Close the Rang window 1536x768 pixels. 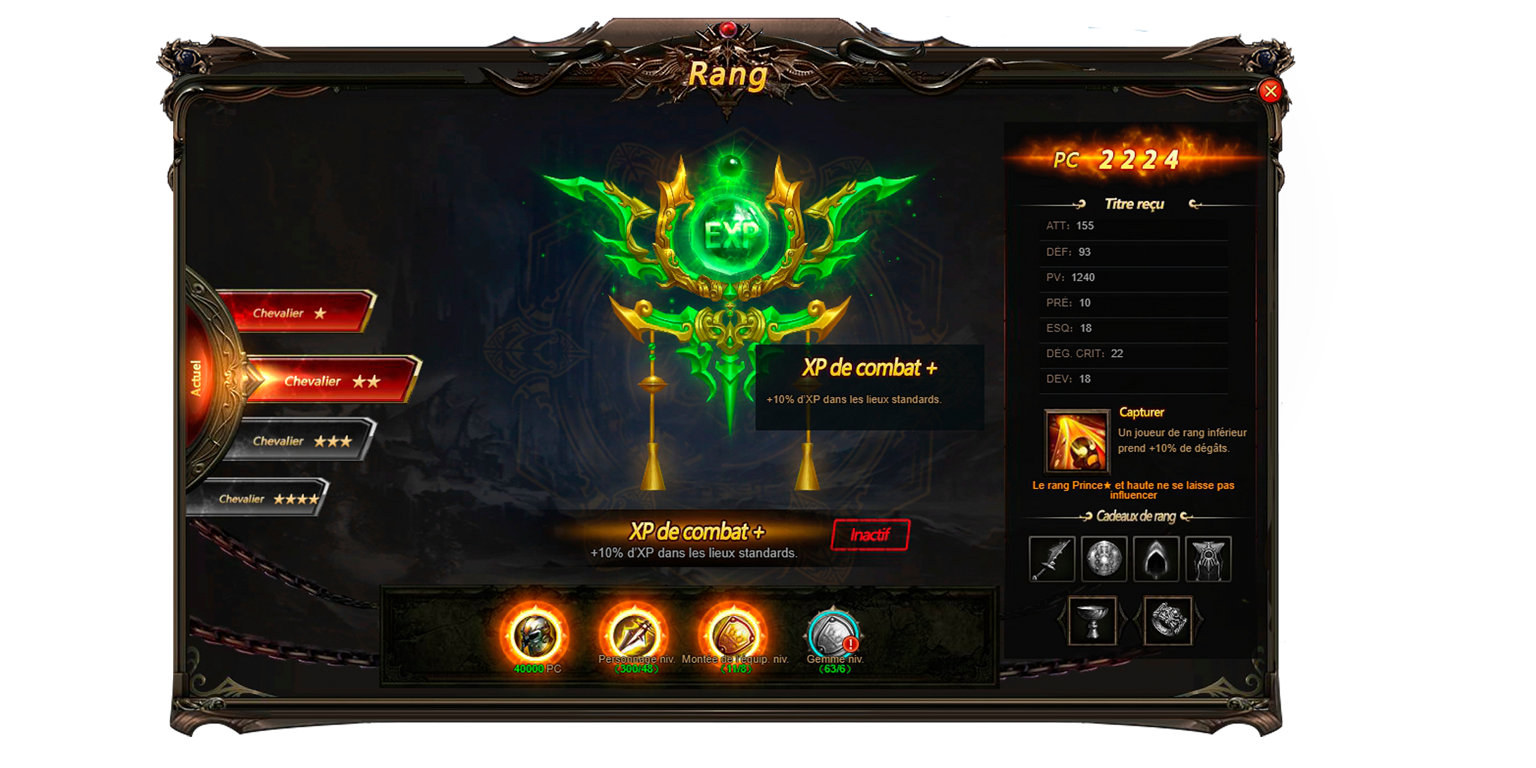point(1270,91)
